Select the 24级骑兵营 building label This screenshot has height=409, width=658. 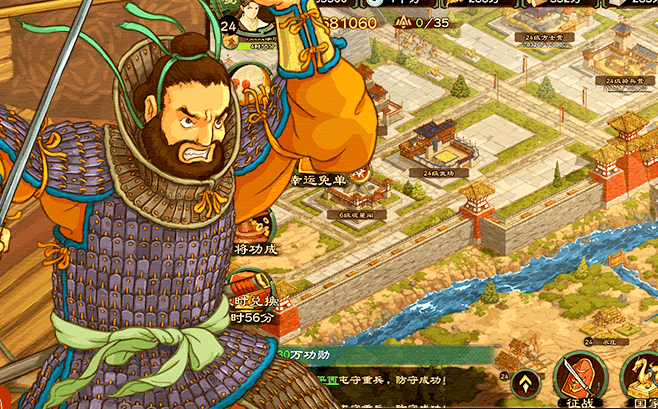click(627, 80)
